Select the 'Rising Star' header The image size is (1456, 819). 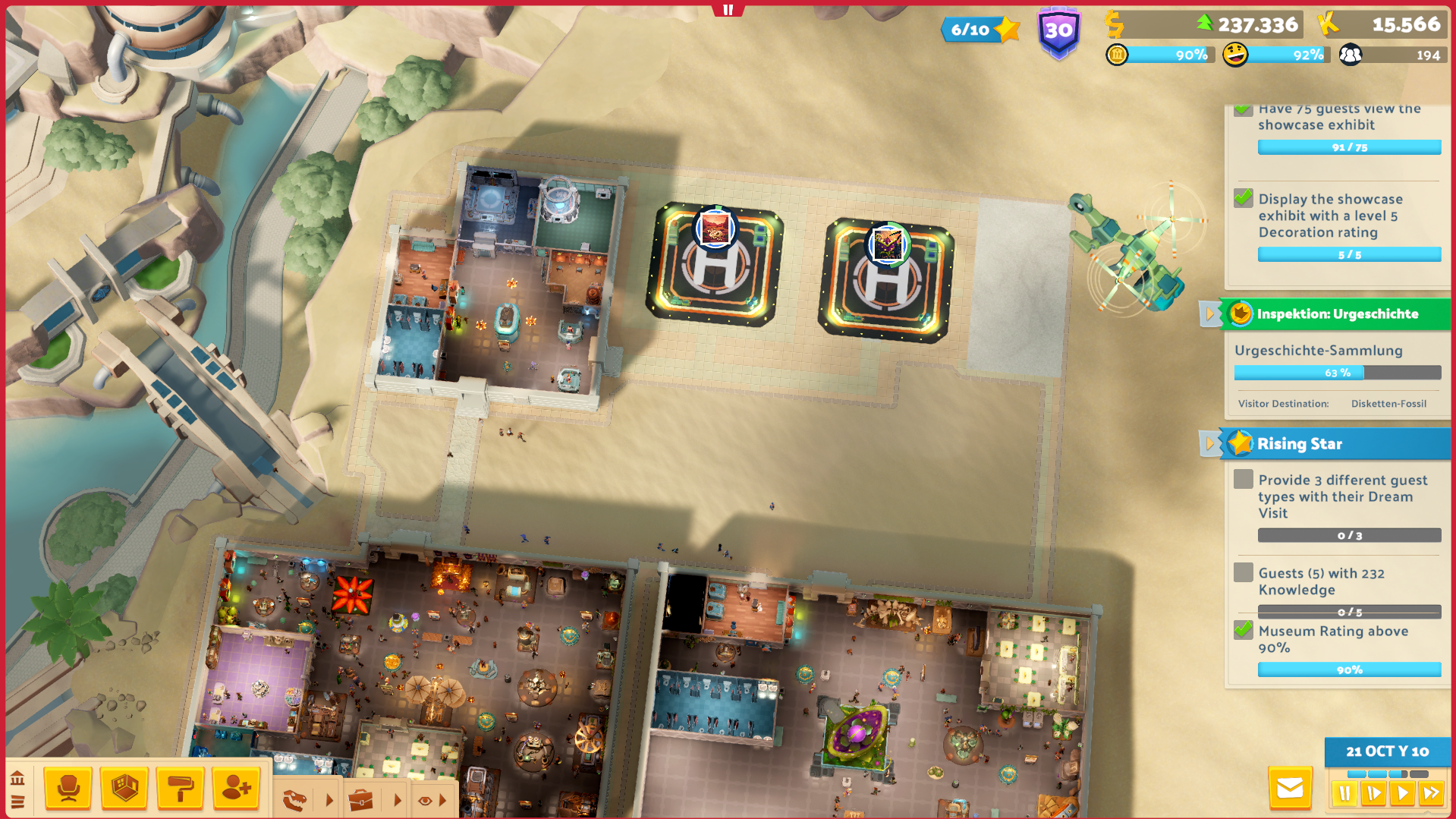point(1300,444)
